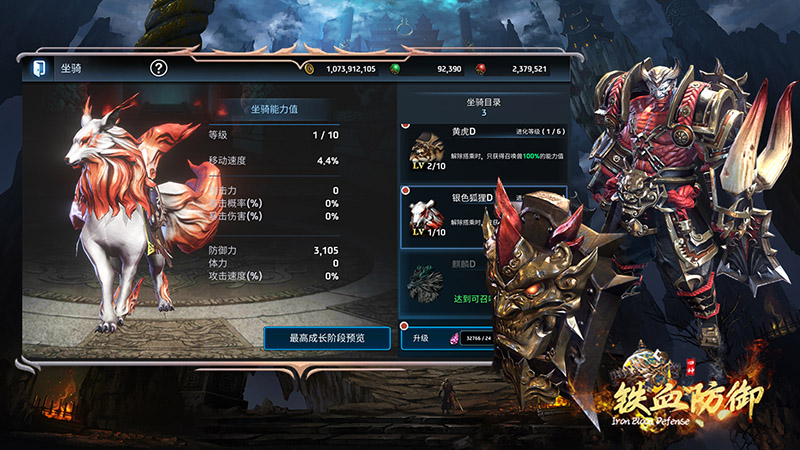Show the 最高成长阶段预览 preview
This screenshot has width=800, height=450.
coord(326,338)
